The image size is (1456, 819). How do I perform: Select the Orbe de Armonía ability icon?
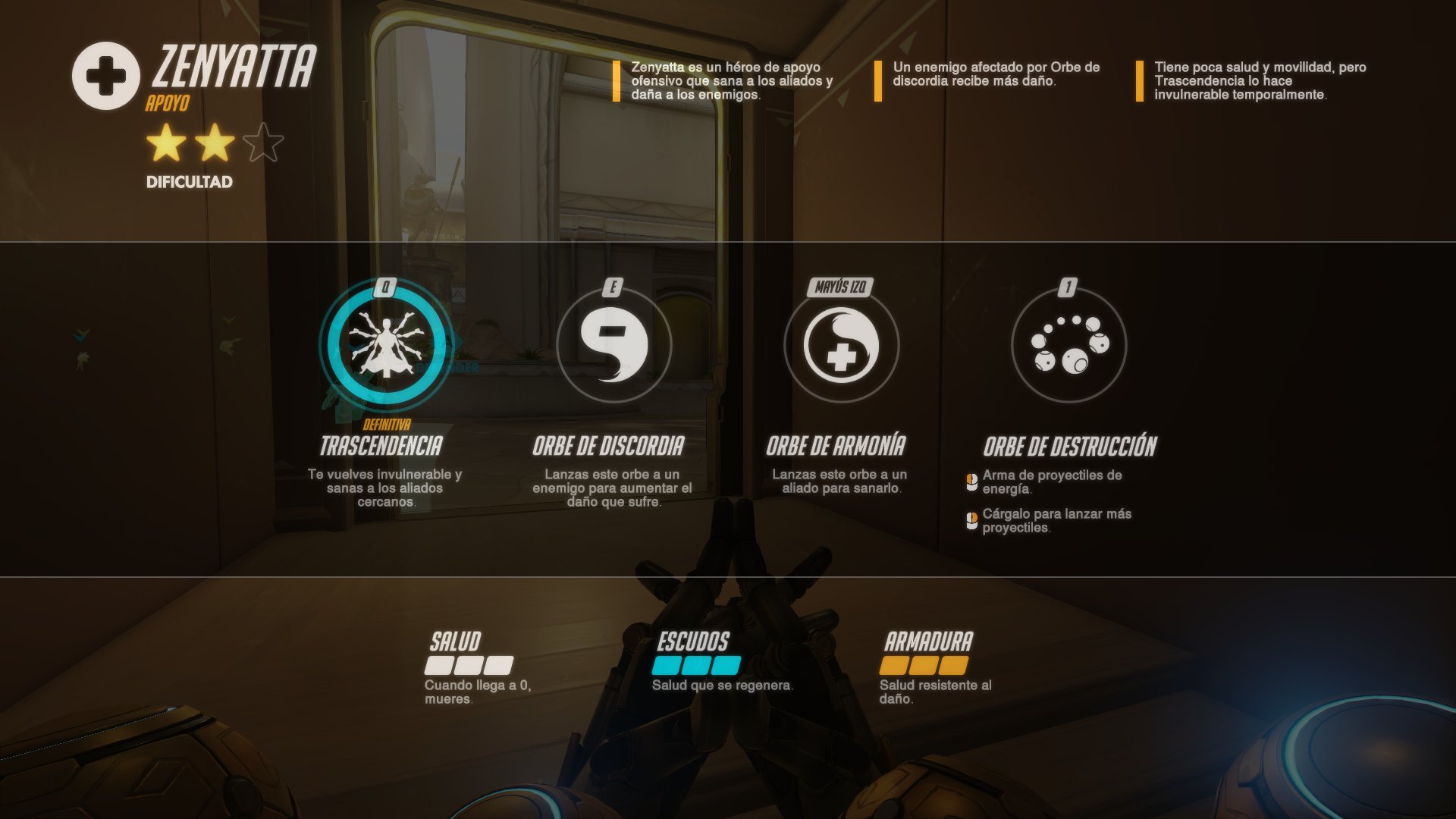click(841, 345)
